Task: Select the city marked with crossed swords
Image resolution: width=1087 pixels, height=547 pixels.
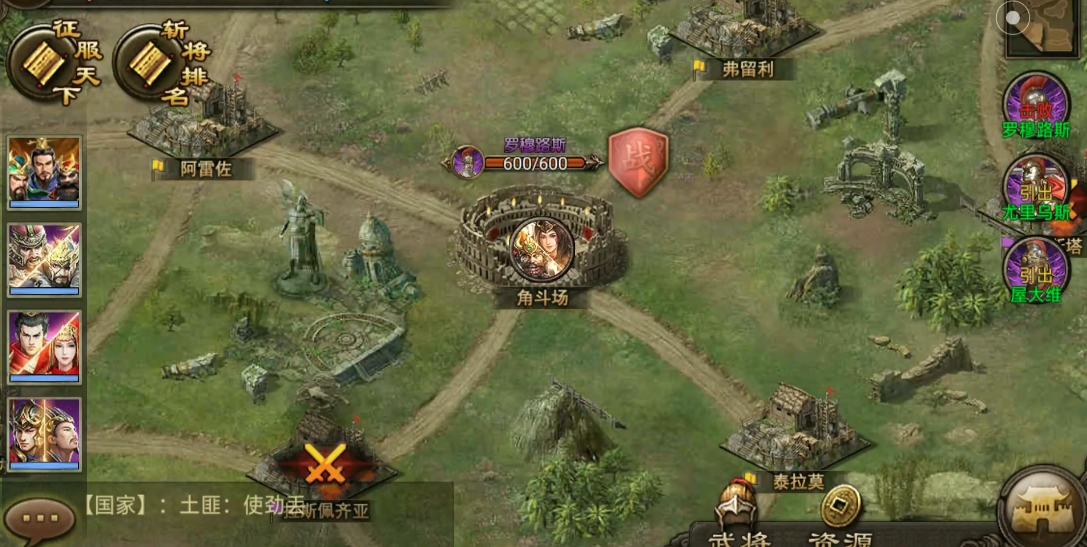Action: [x=323, y=465]
